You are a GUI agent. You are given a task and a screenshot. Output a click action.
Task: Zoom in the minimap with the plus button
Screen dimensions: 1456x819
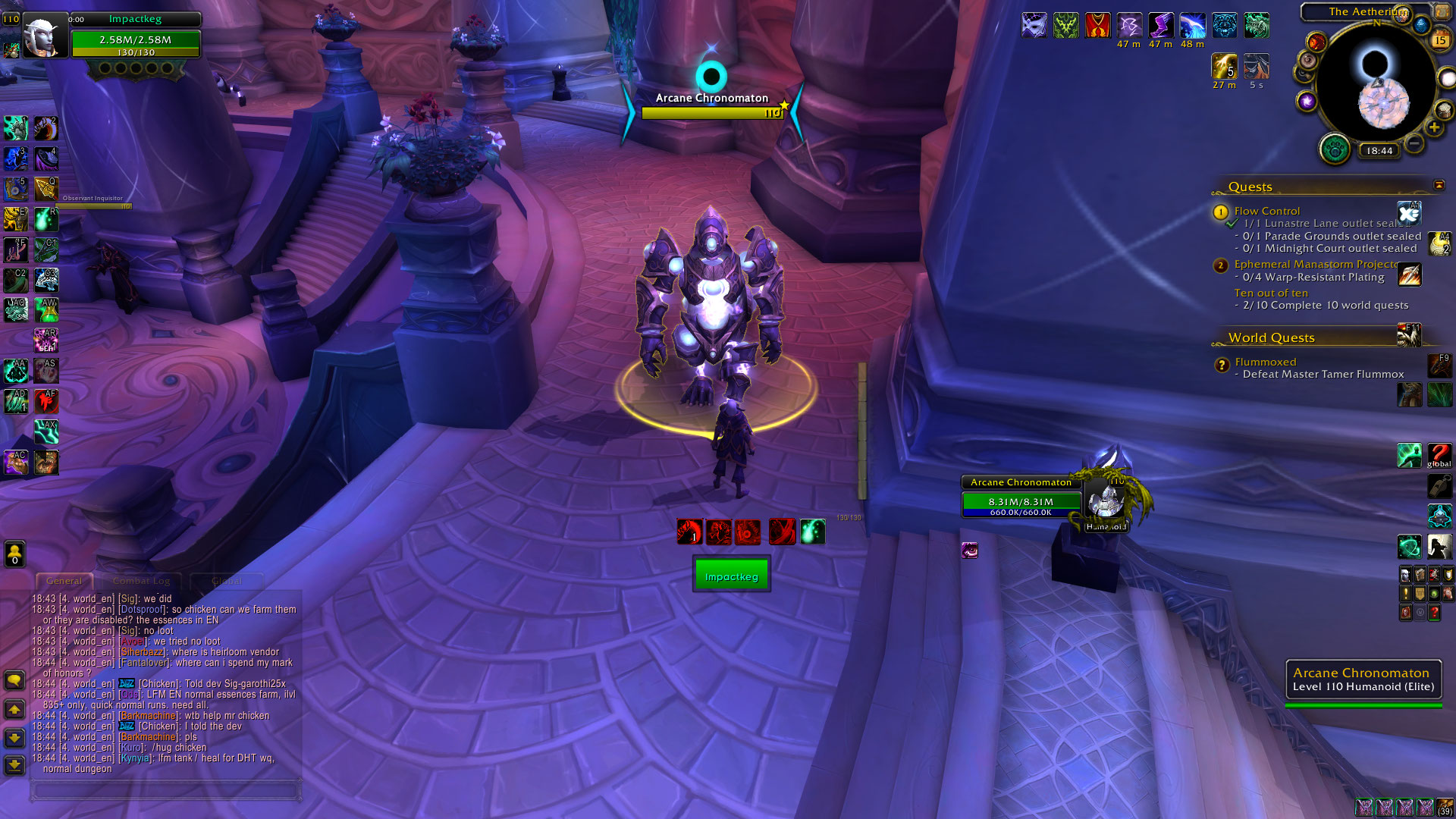tap(1434, 128)
